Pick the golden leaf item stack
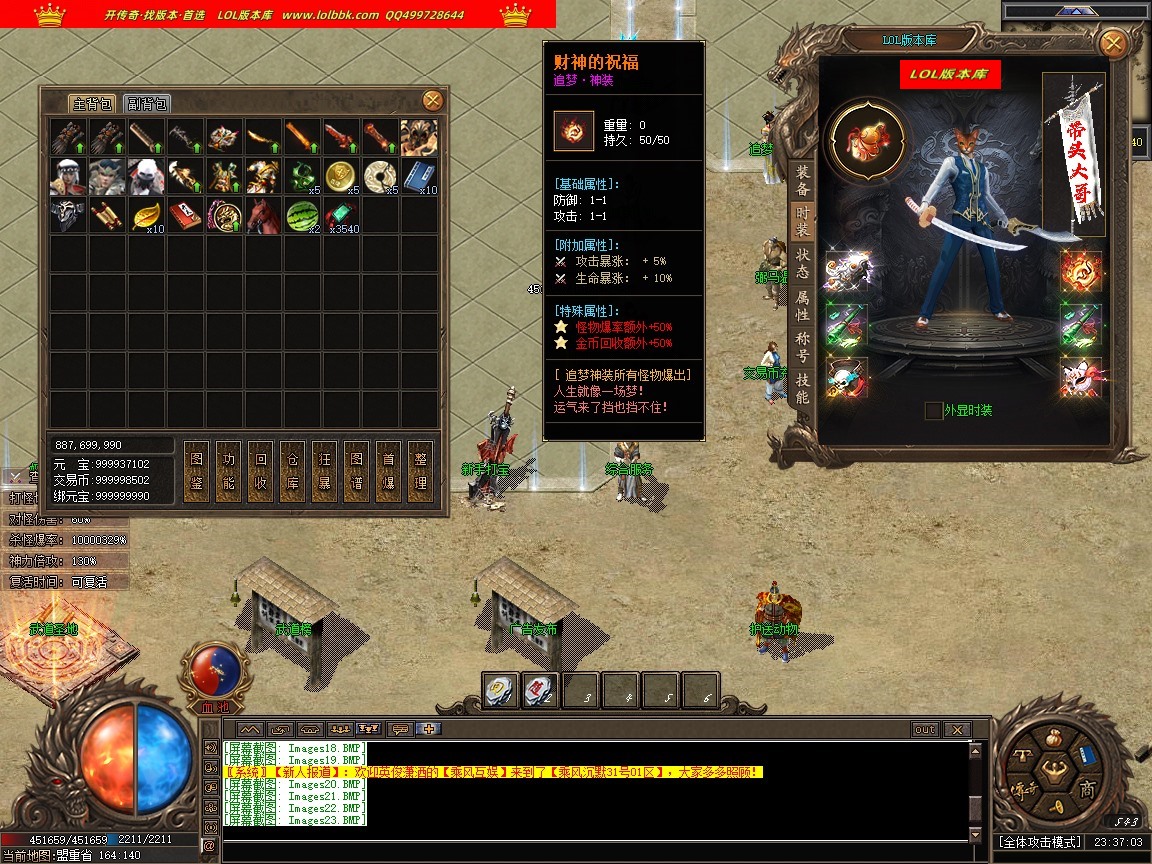 pyautogui.click(x=147, y=215)
